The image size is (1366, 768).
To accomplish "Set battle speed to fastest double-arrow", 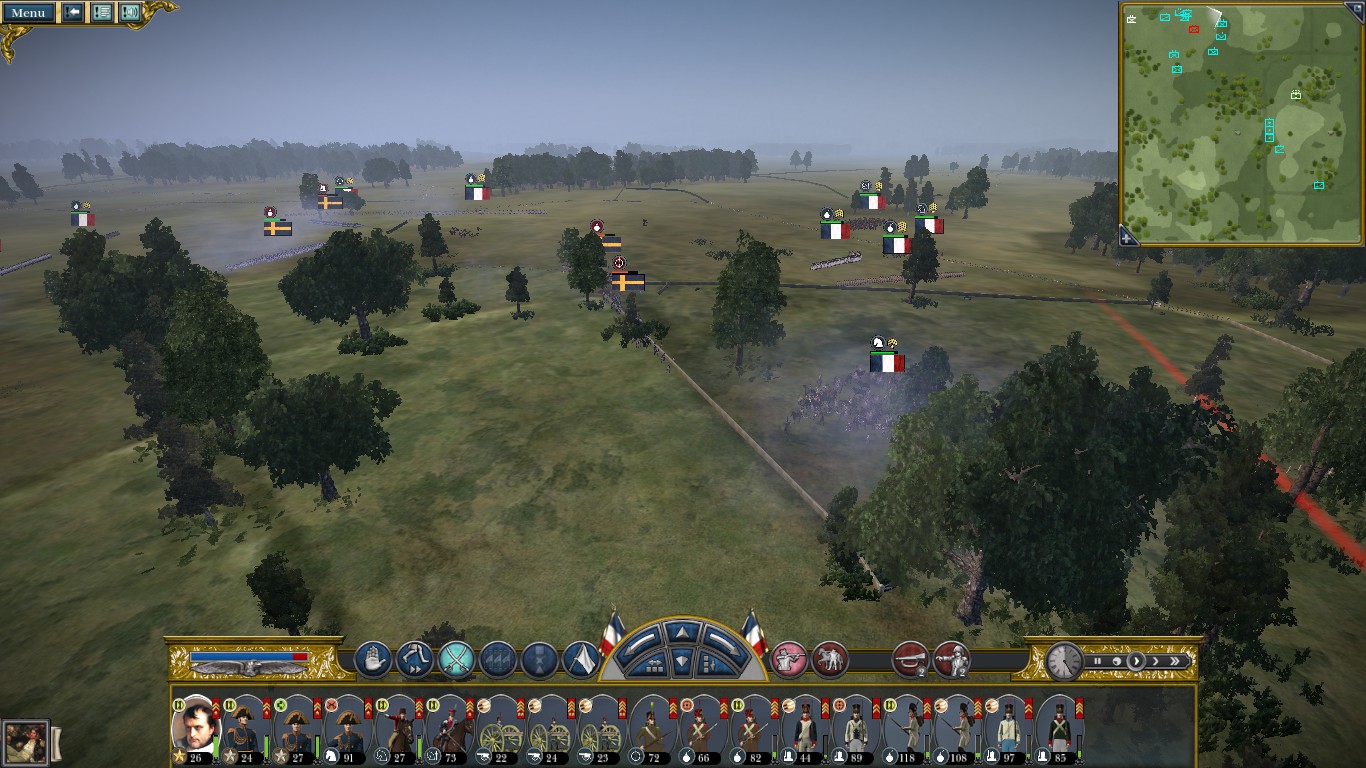I will tap(1175, 661).
